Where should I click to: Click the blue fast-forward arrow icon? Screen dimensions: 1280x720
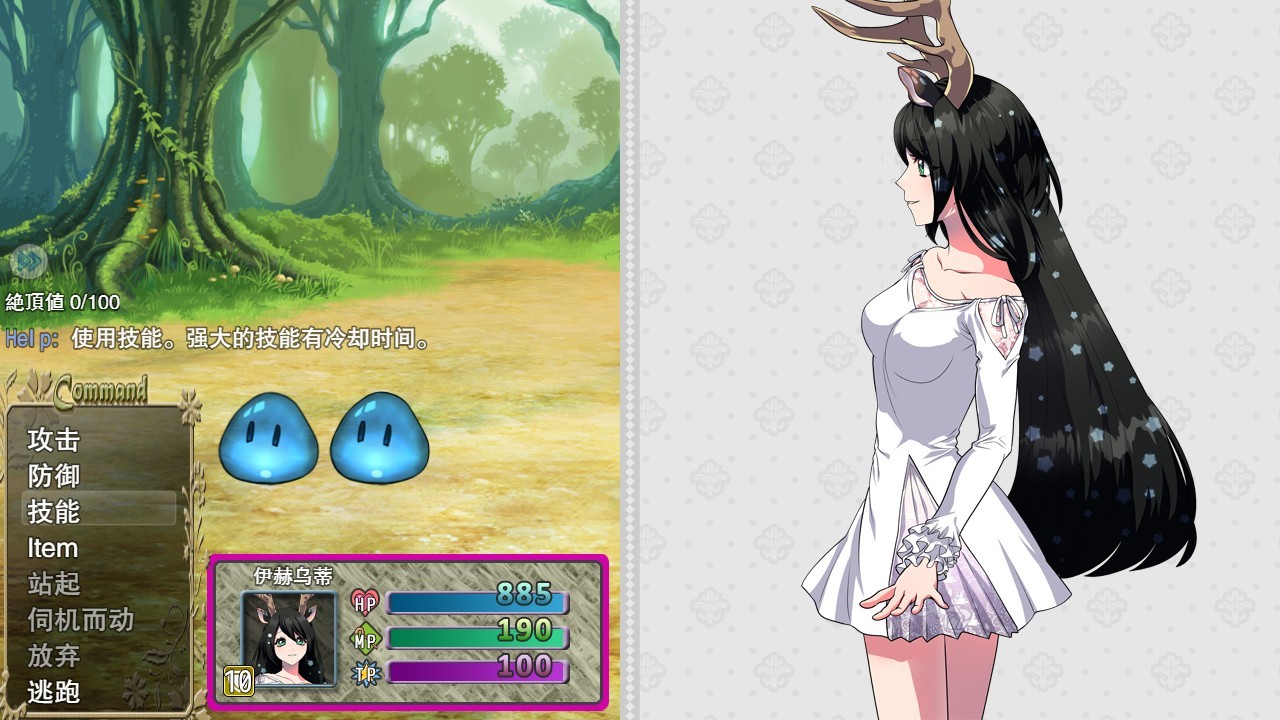tap(30, 262)
